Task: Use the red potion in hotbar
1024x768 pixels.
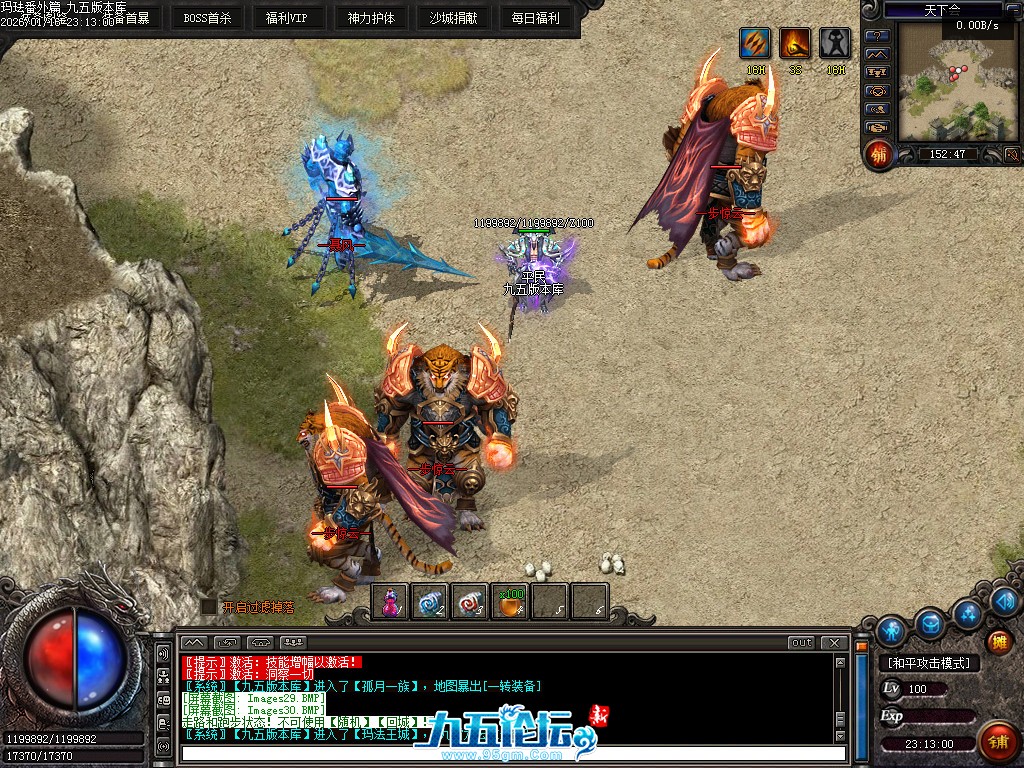Action: (x=390, y=602)
